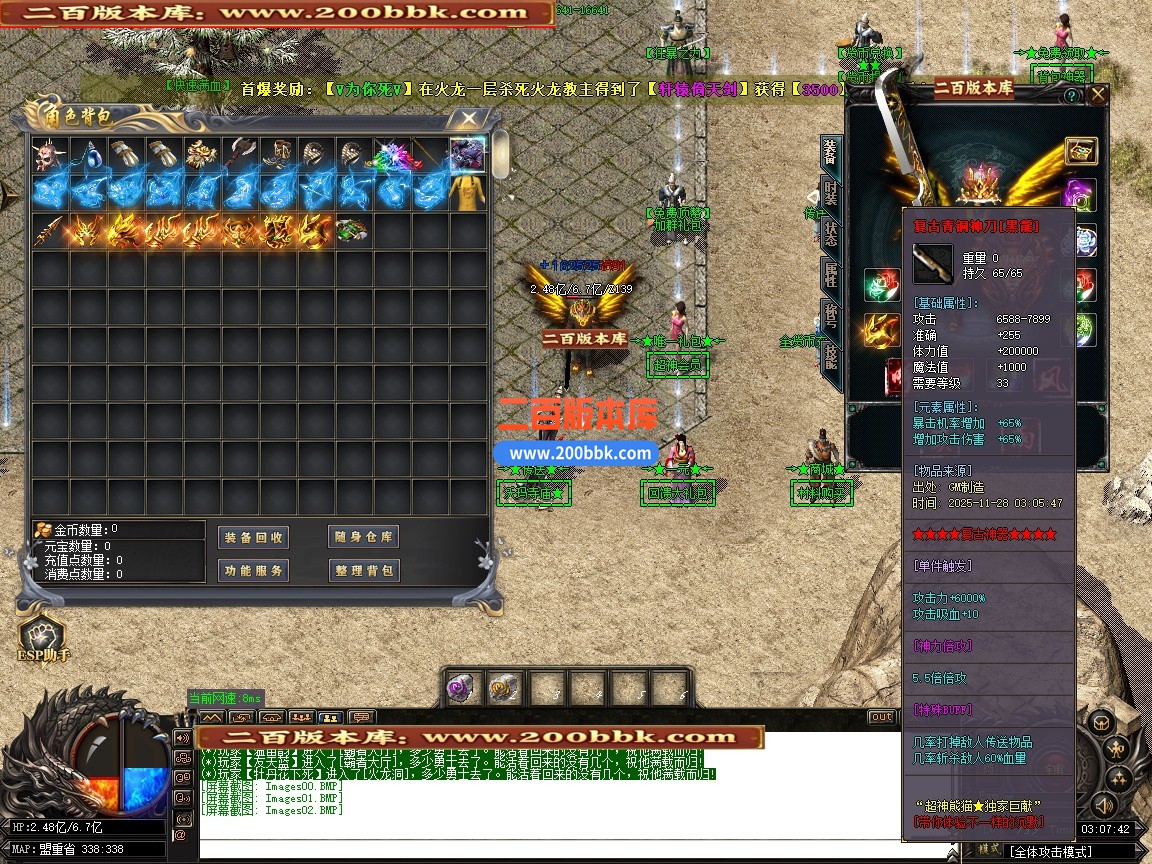The width and height of the screenshot is (1152, 864).
Task: Open the 功能服务 function services
Action: click(x=254, y=570)
